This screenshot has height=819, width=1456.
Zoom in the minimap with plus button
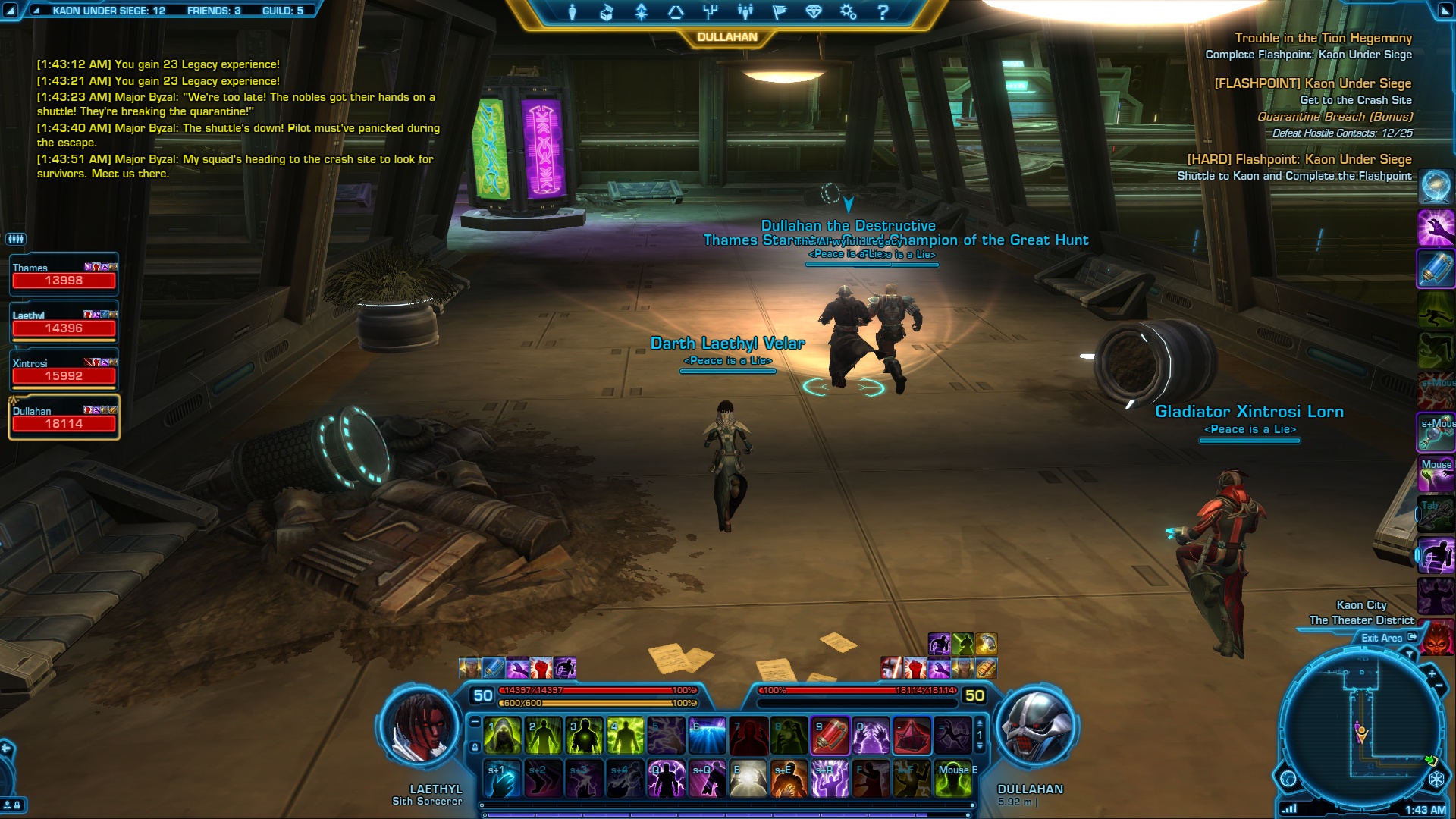click(x=1432, y=673)
